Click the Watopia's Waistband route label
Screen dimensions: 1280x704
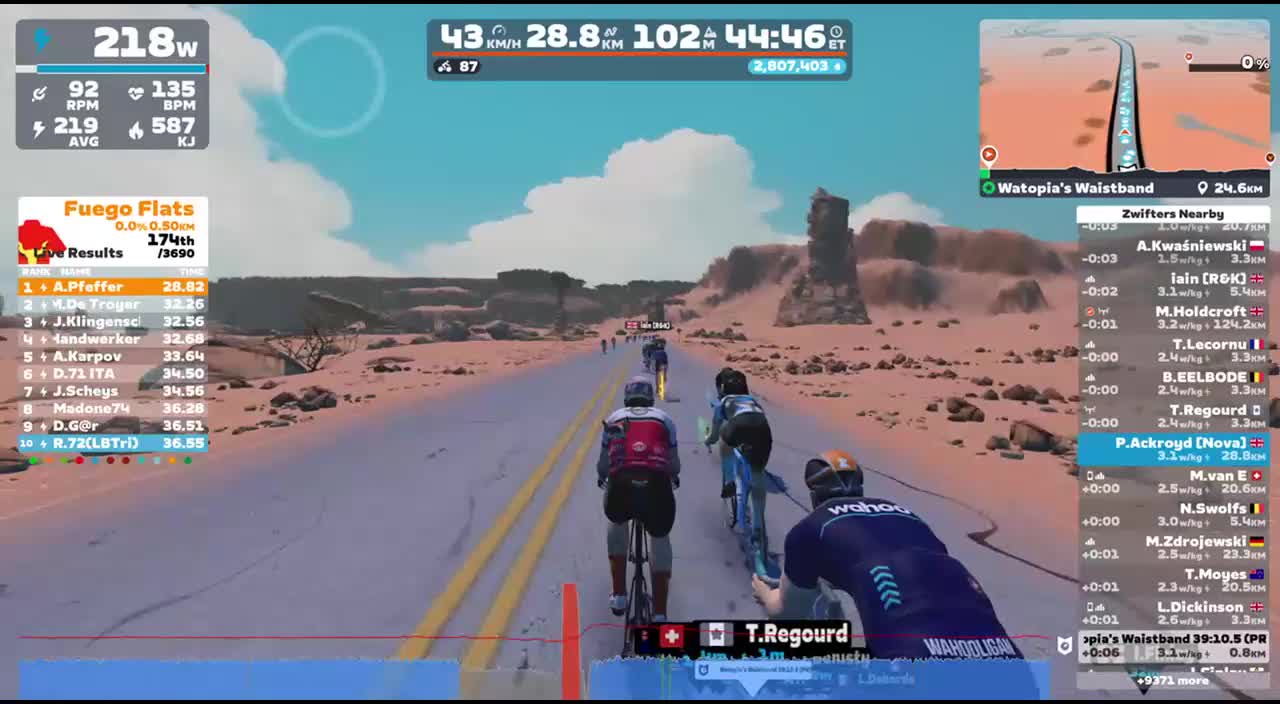click(x=1075, y=188)
